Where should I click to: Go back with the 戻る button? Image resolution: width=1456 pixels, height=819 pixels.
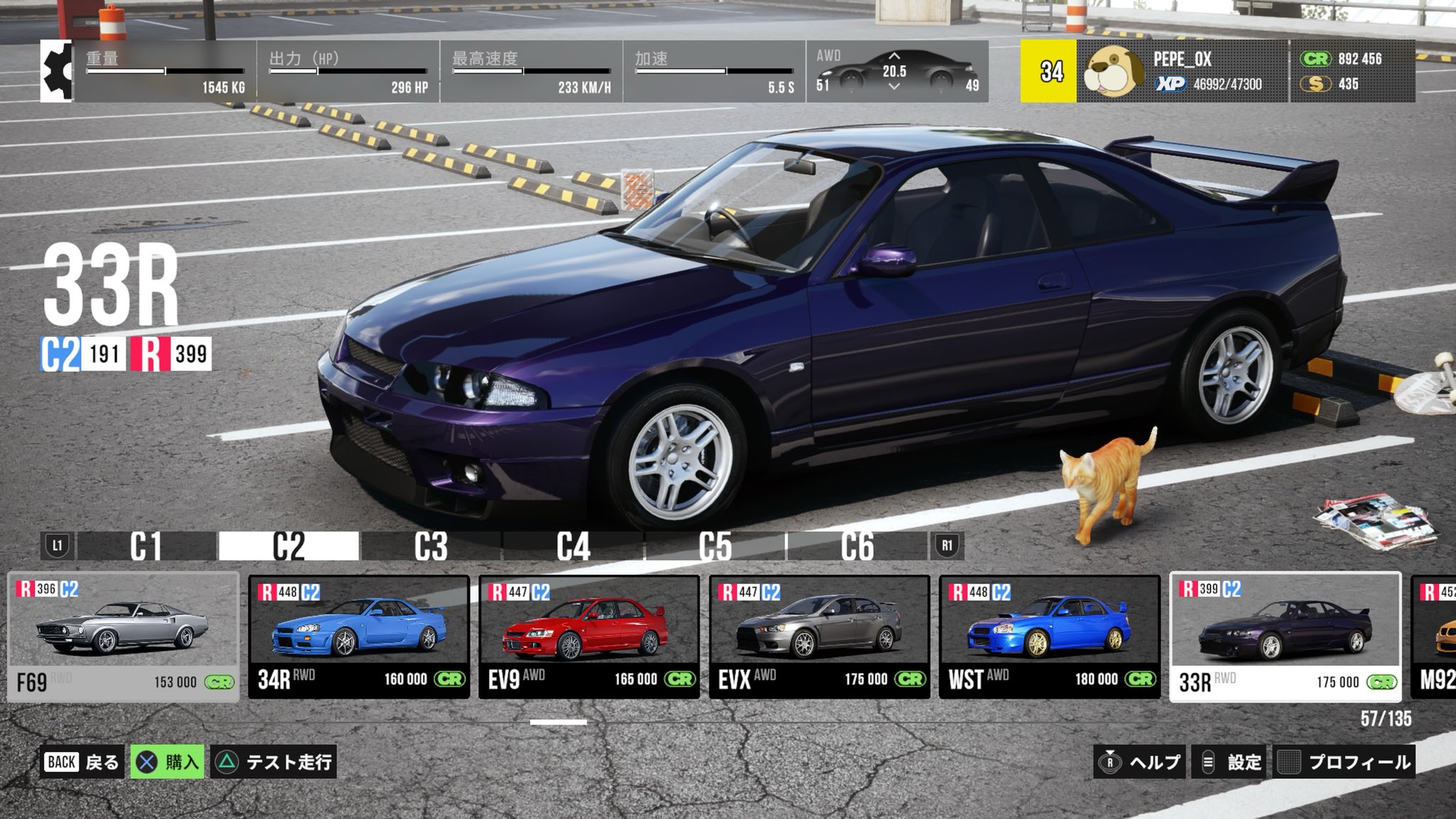[x=82, y=762]
